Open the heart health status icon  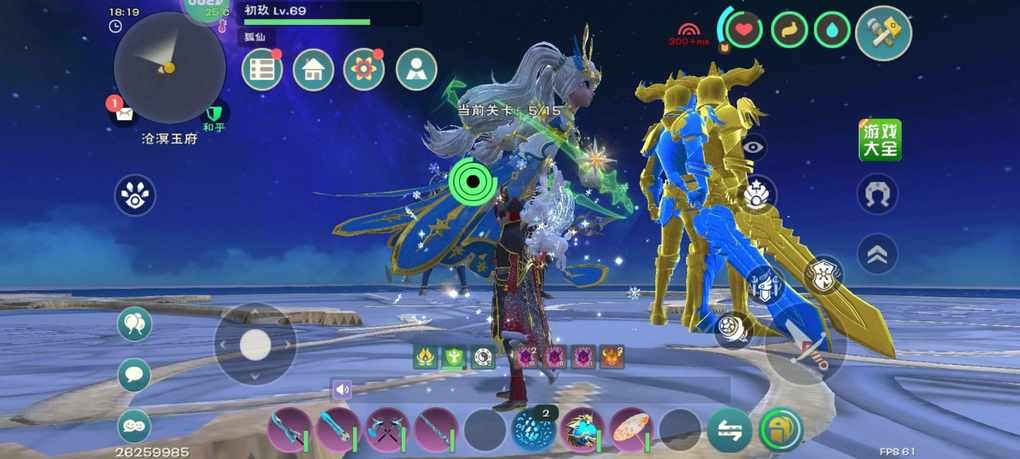point(743,29)
